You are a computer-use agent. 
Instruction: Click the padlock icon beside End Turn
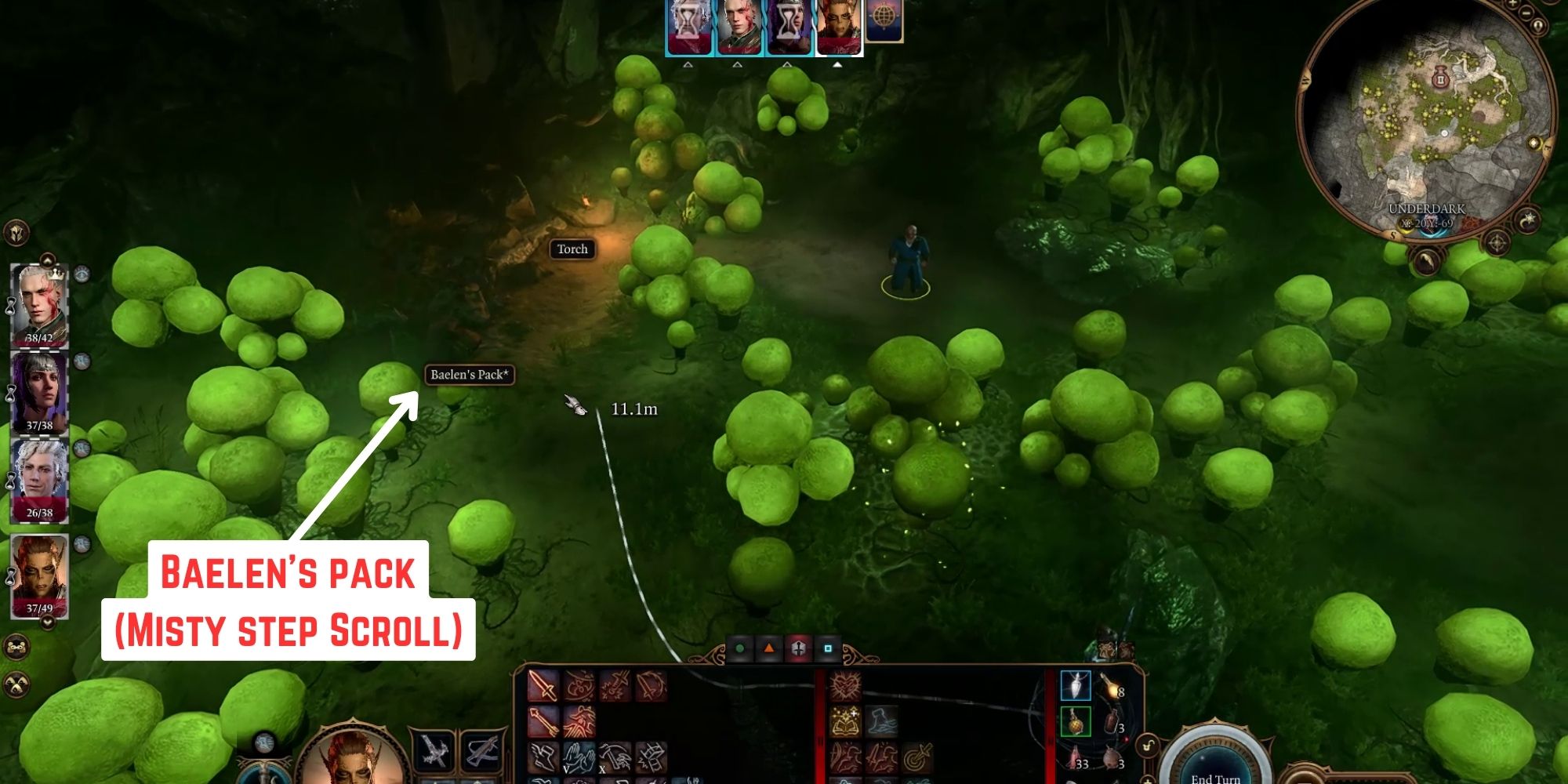pyautogui.click(x=1147, y=745)
